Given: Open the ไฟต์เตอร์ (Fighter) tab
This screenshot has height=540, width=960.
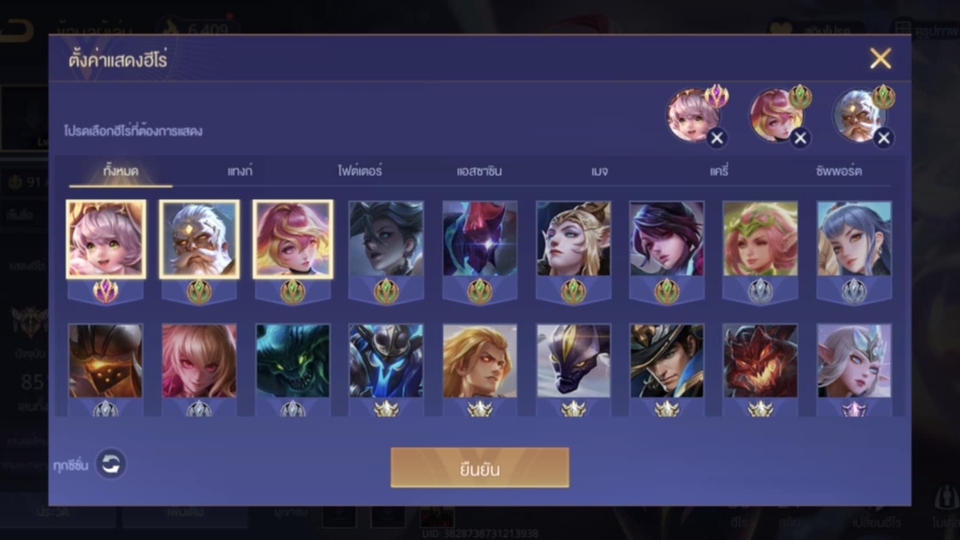Looking at the screenshot, I should point(360,171).
